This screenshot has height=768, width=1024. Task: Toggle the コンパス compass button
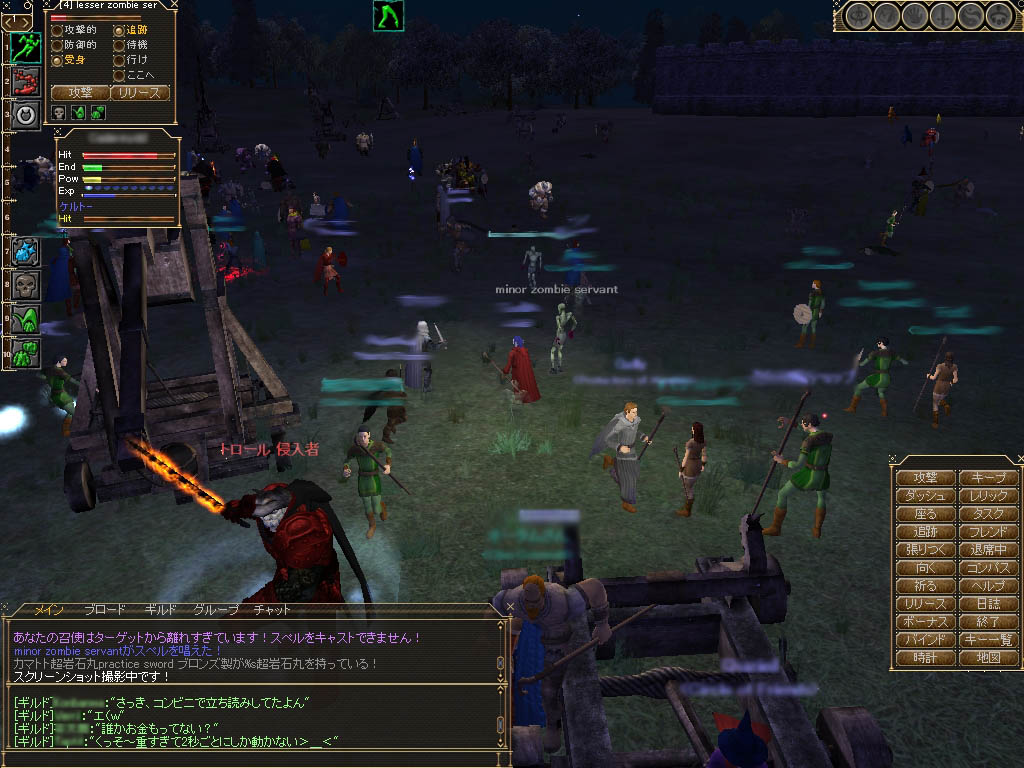tap(988, 568)
